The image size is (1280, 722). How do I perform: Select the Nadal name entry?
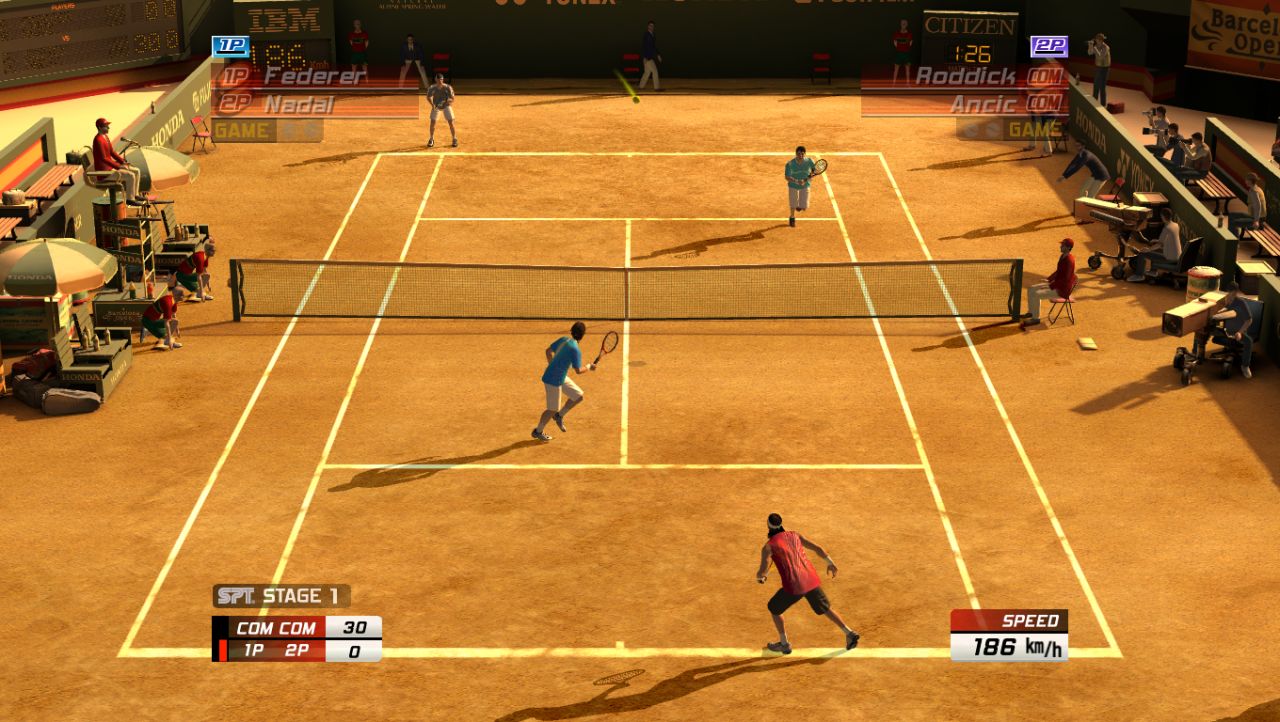pyautogui.click(x=300, y=101)
